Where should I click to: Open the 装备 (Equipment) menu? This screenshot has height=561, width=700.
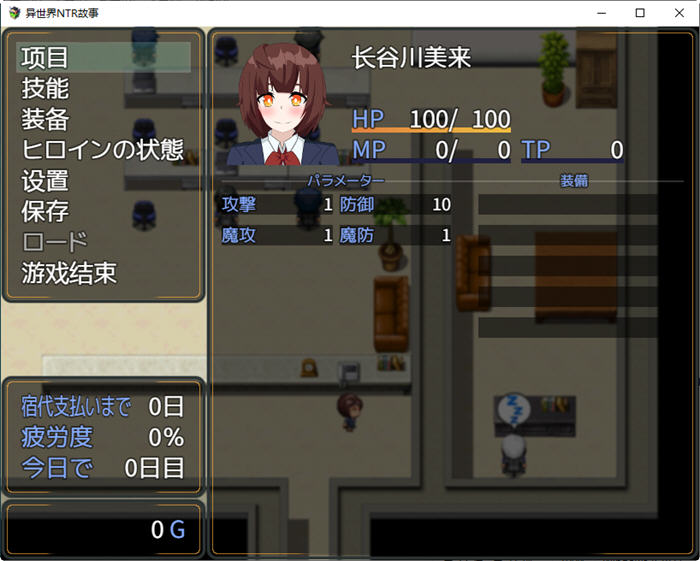pyautogui.click(x=46, y=120)
